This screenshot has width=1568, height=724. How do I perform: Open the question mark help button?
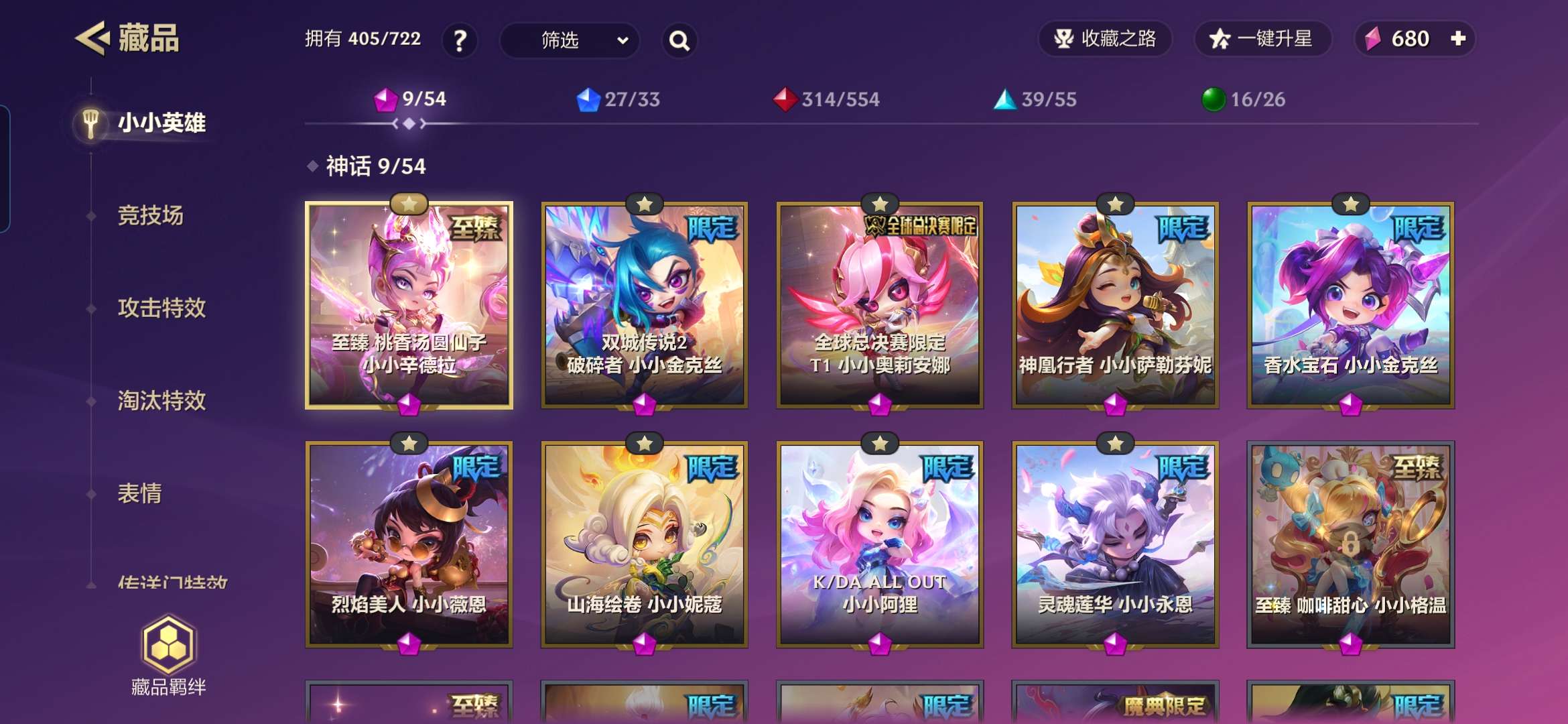pos(460,40)
